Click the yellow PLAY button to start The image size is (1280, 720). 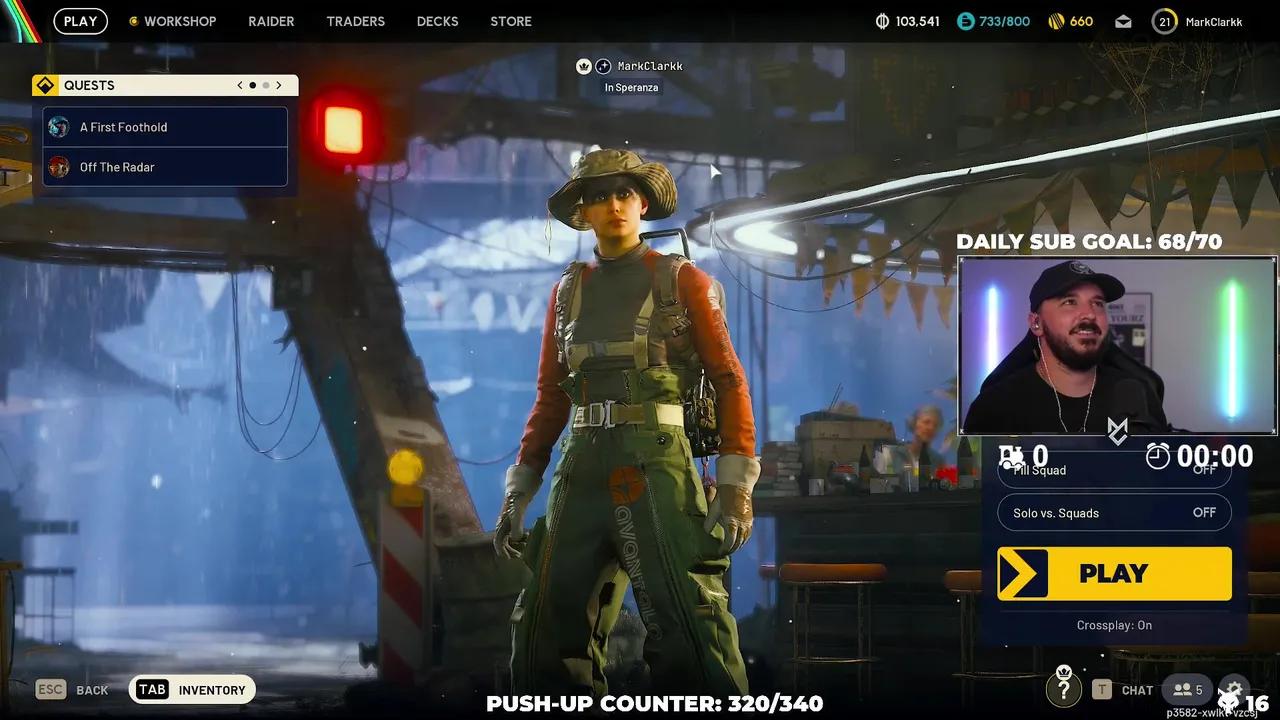point(1114,573)
